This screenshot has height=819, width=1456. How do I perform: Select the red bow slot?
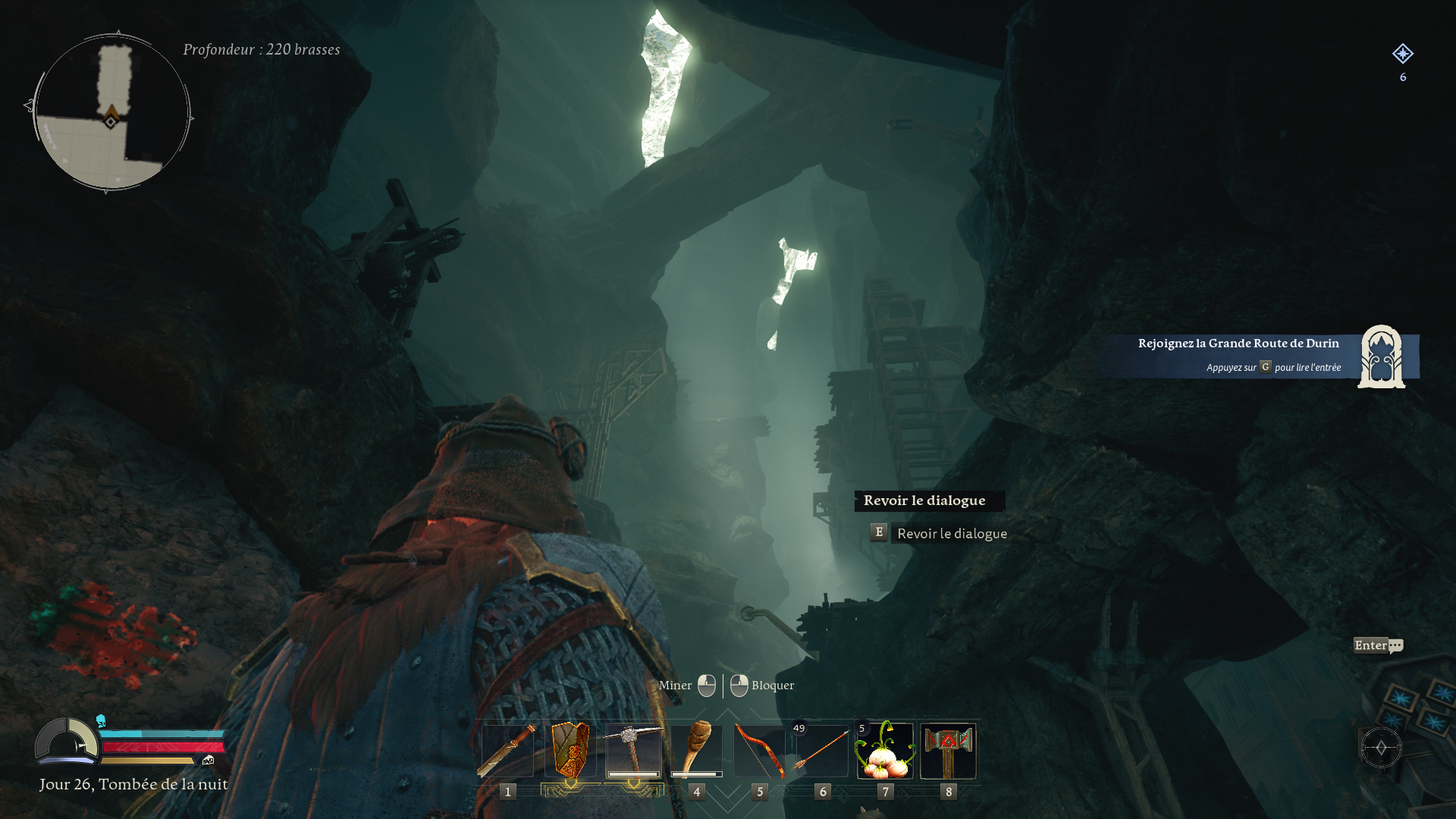[759, 751]
